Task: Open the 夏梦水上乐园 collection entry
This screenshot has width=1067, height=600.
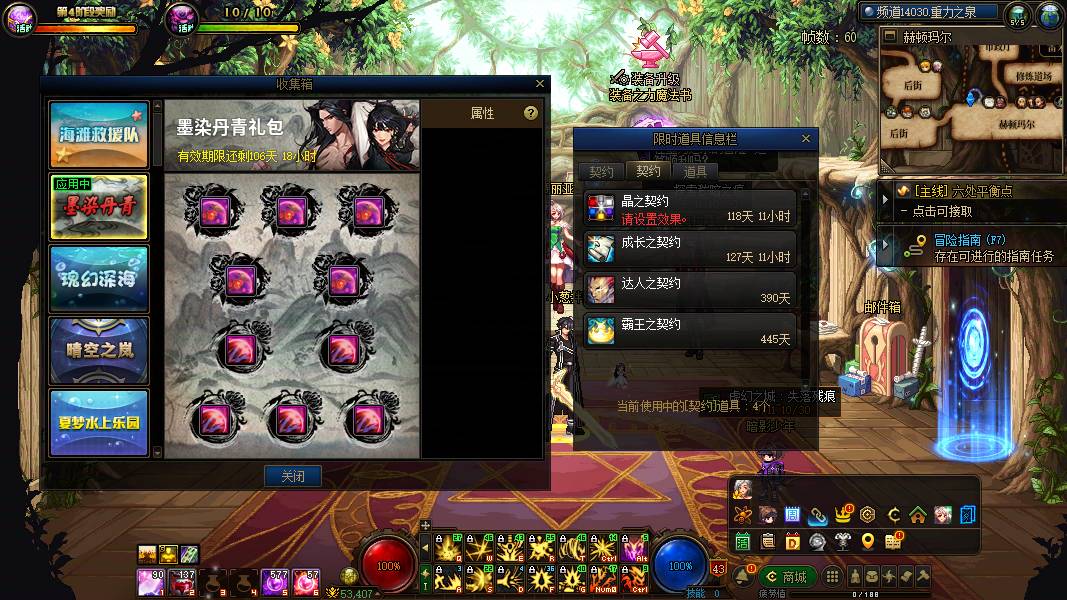Action: coord(99,422)
